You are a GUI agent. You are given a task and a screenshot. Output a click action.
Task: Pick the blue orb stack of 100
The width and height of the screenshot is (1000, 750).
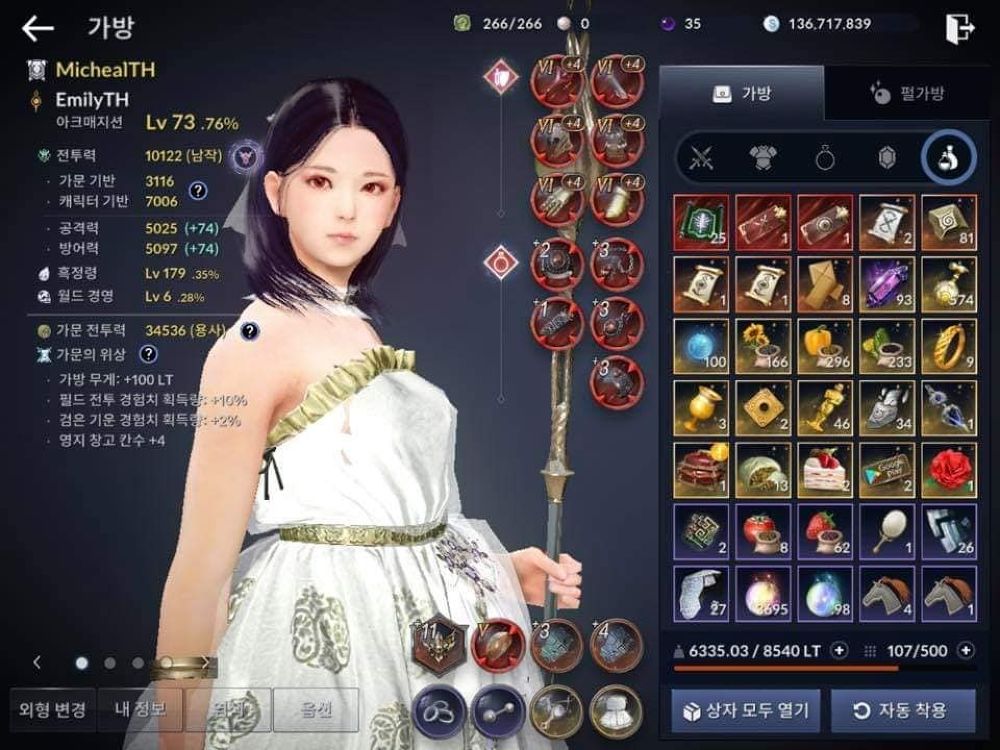[702, 346]
